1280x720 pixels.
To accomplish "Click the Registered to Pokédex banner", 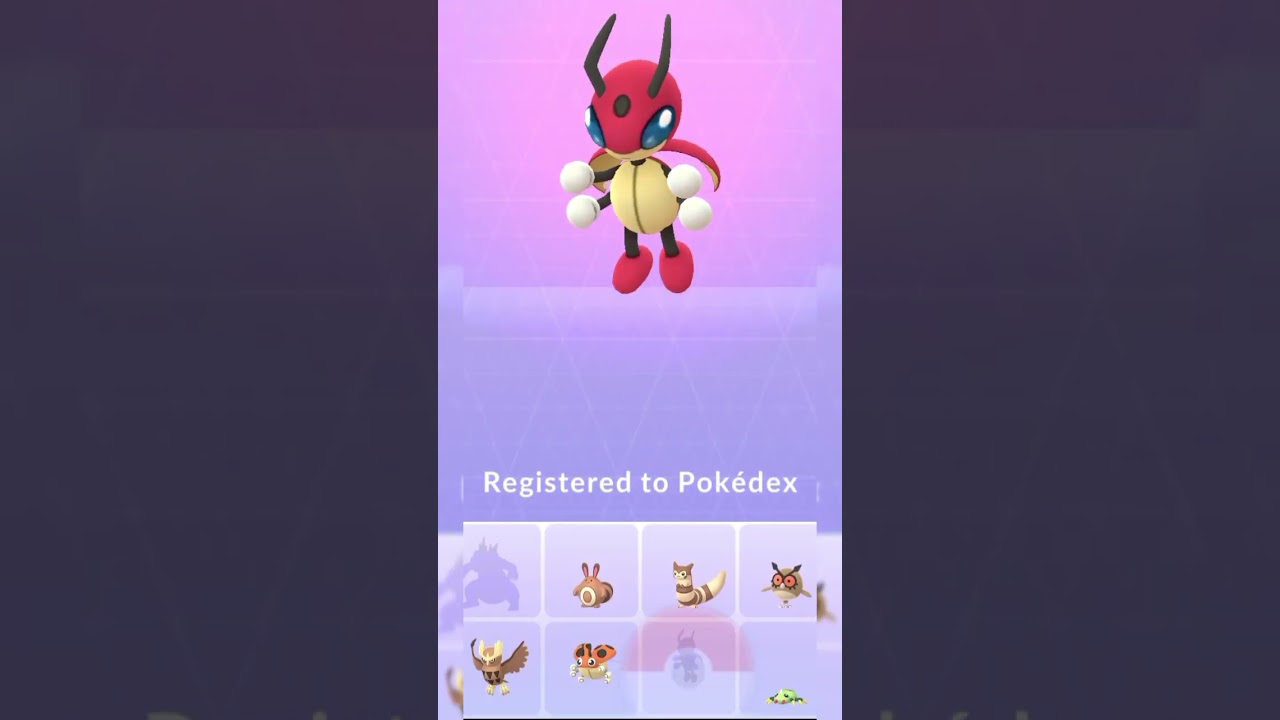I will point(640,482).
